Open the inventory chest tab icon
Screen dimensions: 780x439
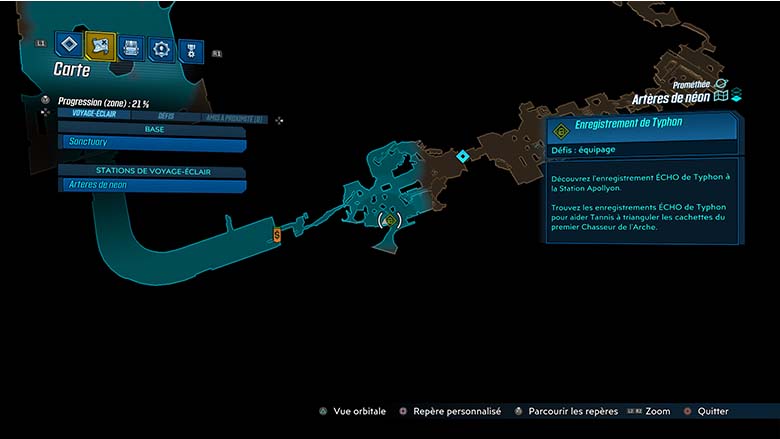(x=130, y=47)
